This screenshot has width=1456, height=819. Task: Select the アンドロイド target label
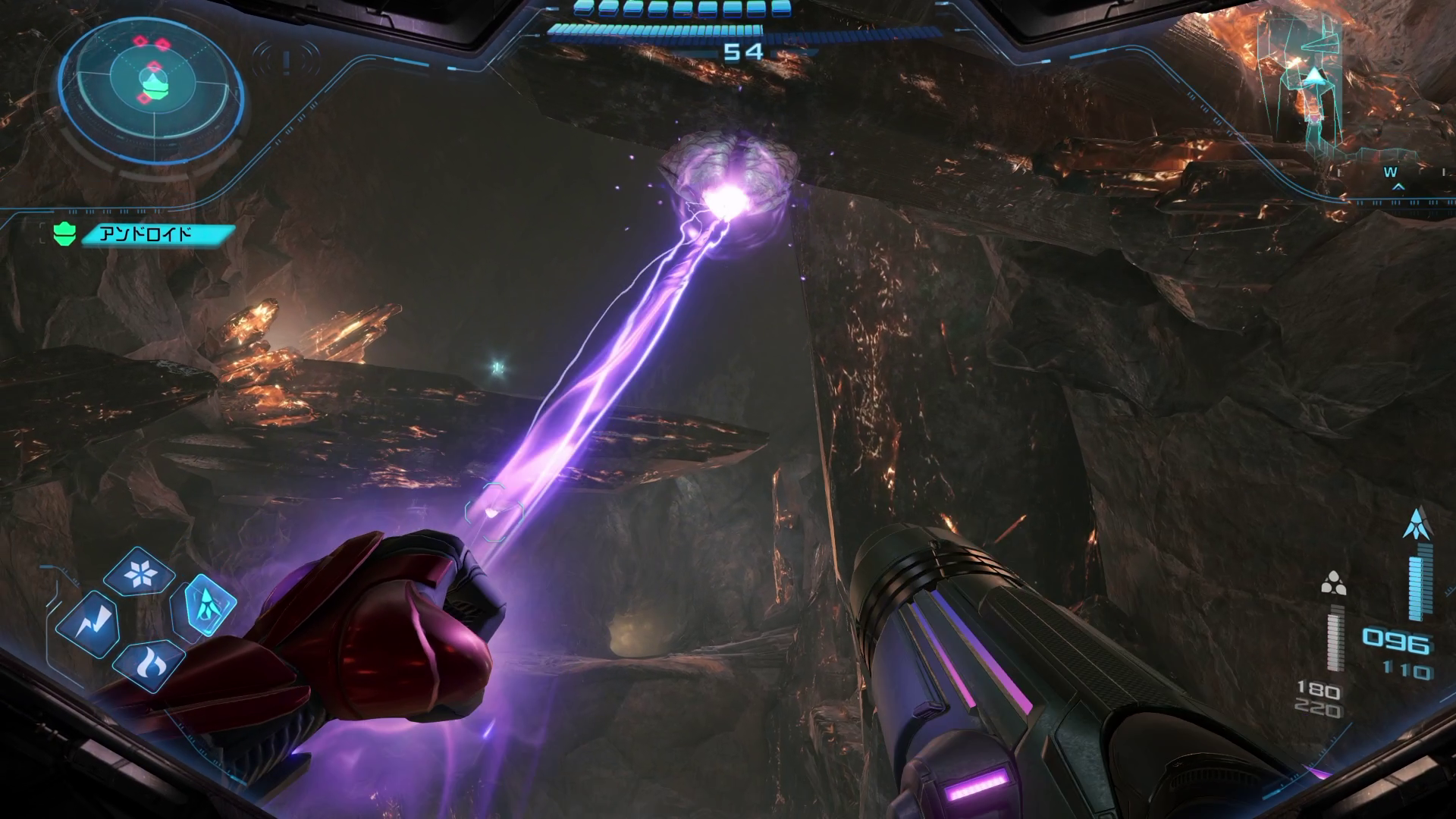coord(155,234)
